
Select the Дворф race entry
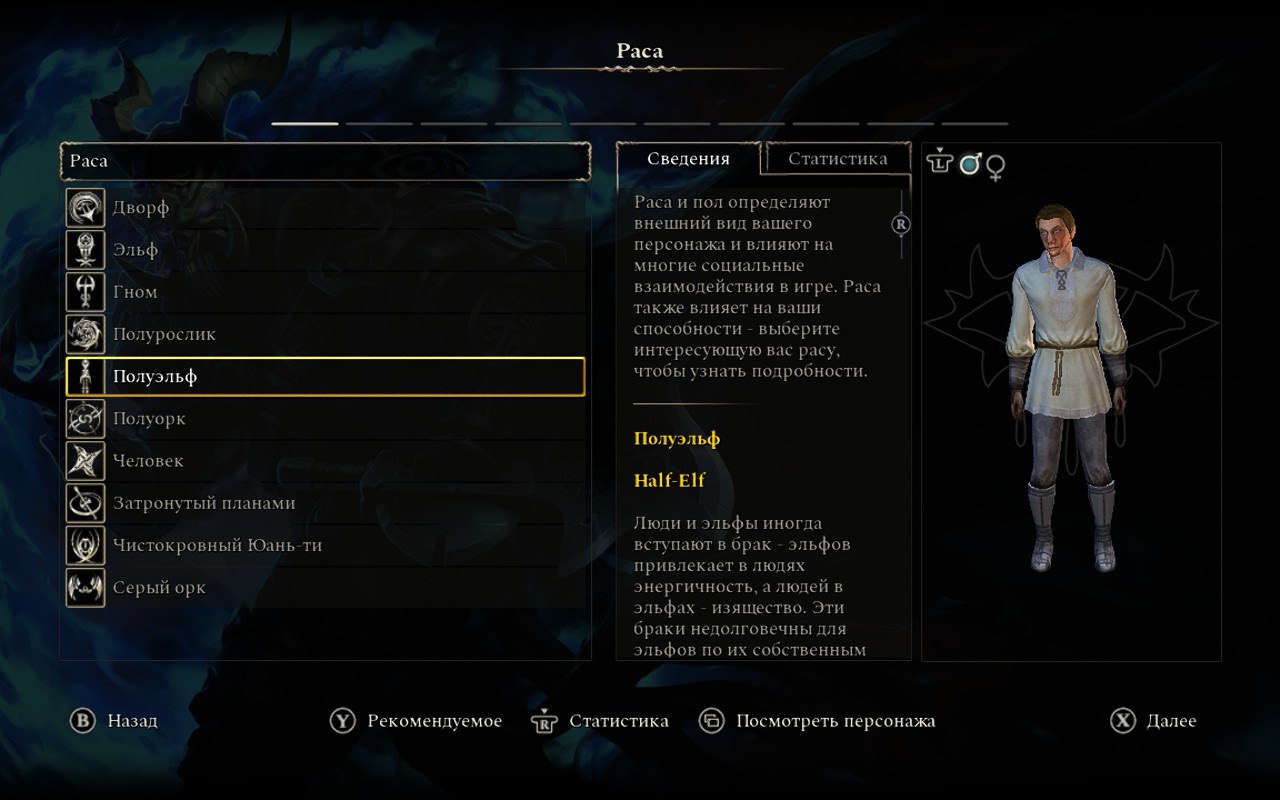[325, 208]
